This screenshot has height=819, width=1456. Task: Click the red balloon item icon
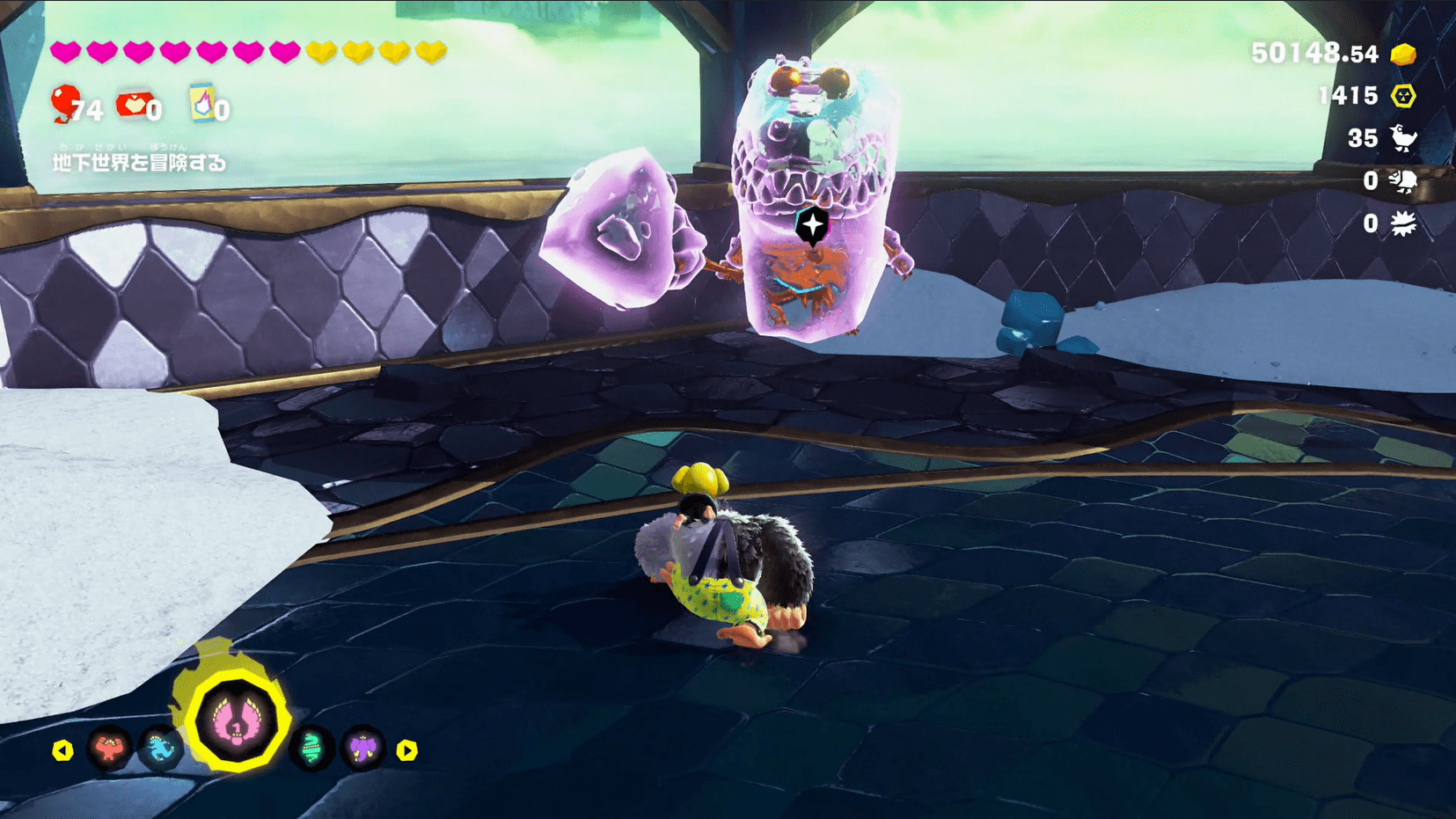(65, 103)
